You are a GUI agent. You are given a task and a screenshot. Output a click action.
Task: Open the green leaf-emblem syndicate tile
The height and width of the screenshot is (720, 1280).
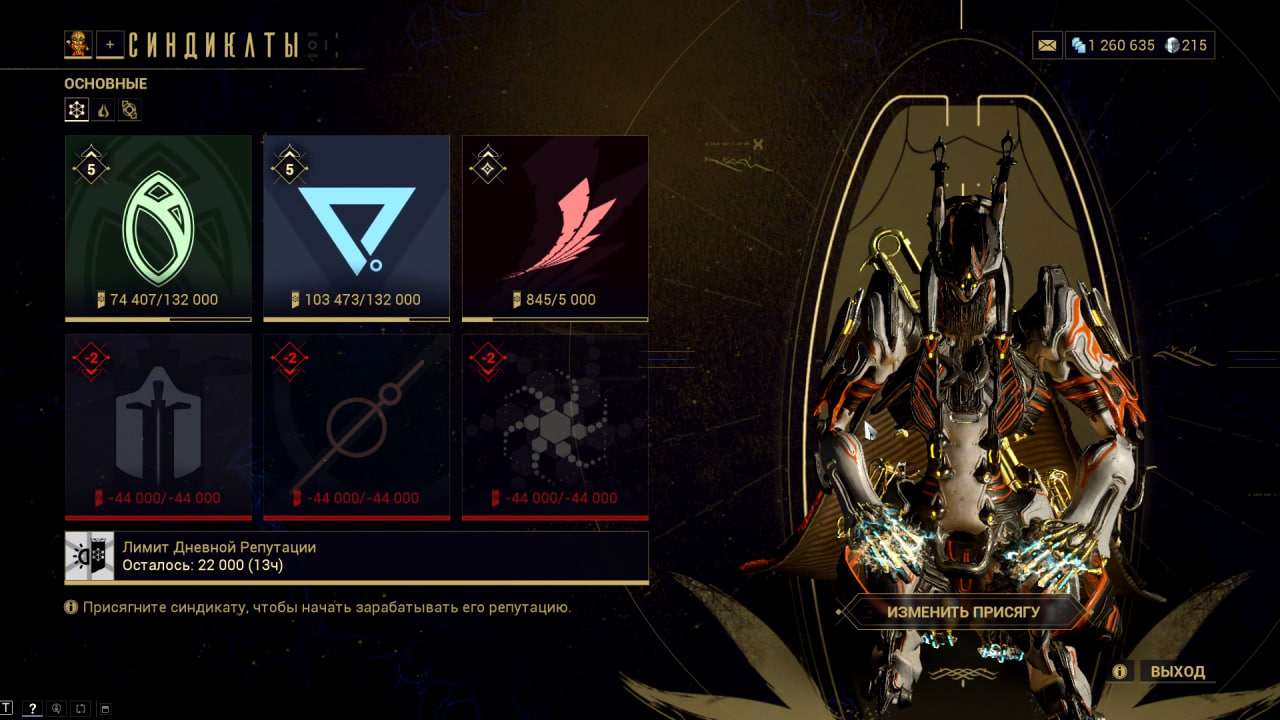point(158,227)
